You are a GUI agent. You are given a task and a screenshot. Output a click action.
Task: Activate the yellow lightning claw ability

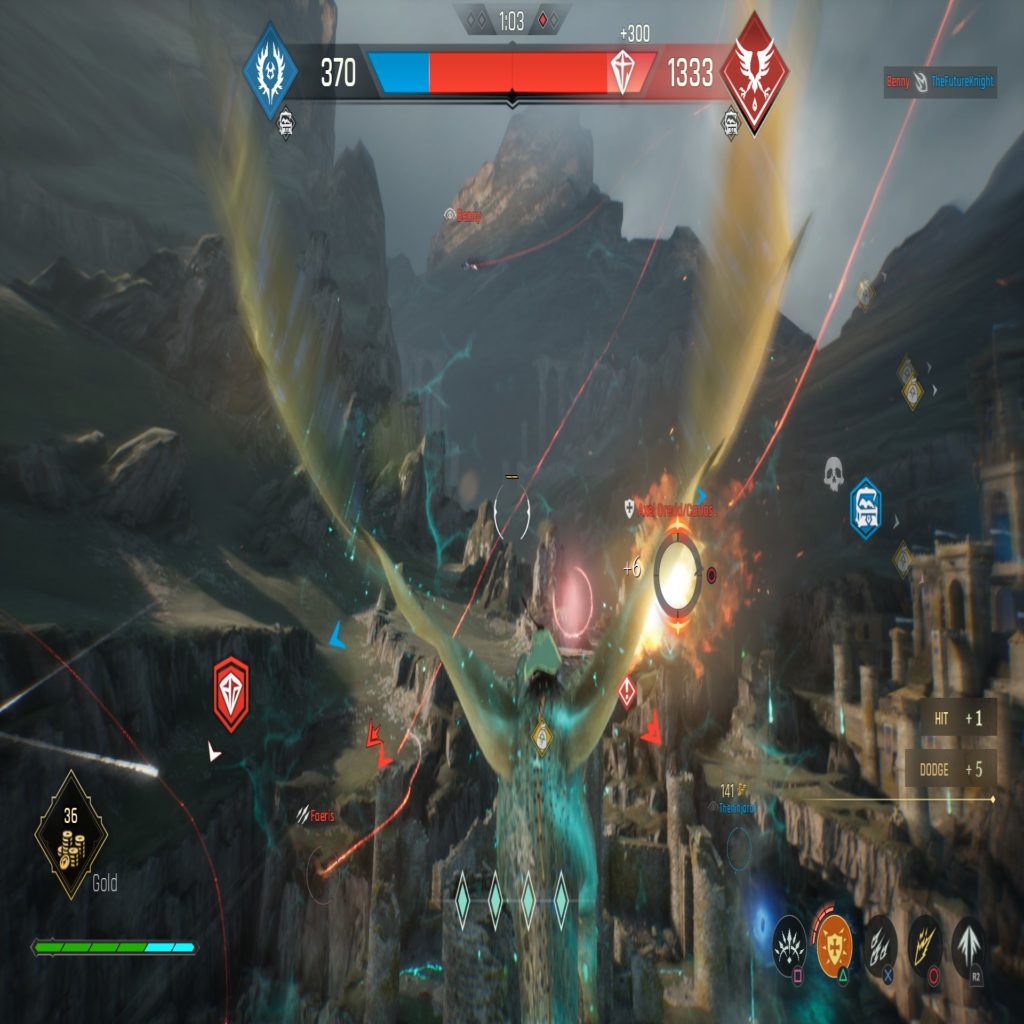pyautogui.click(x=924, y=942)
